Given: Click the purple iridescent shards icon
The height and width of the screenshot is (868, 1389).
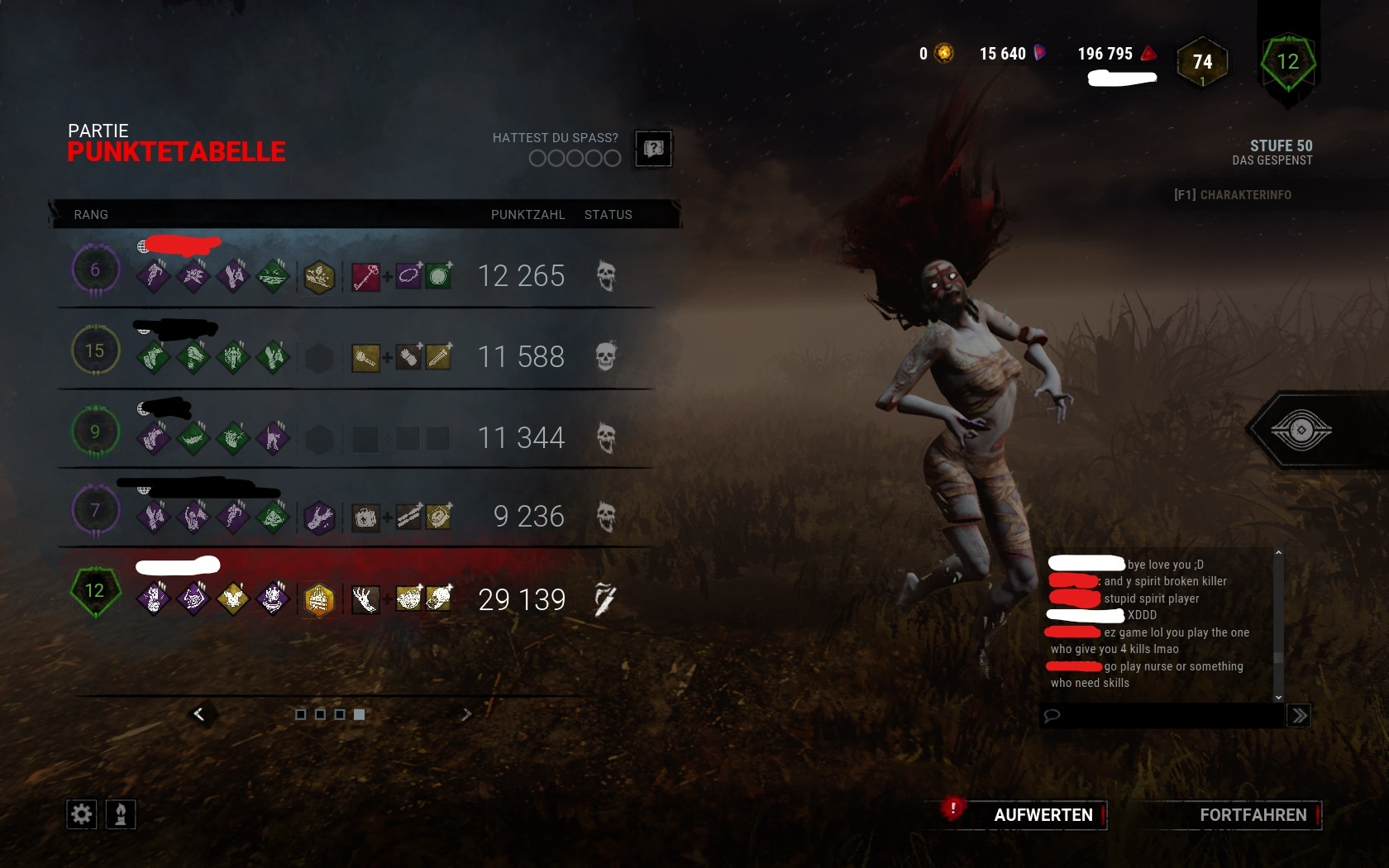Looking at the screenshot, I should (1038, 53).
